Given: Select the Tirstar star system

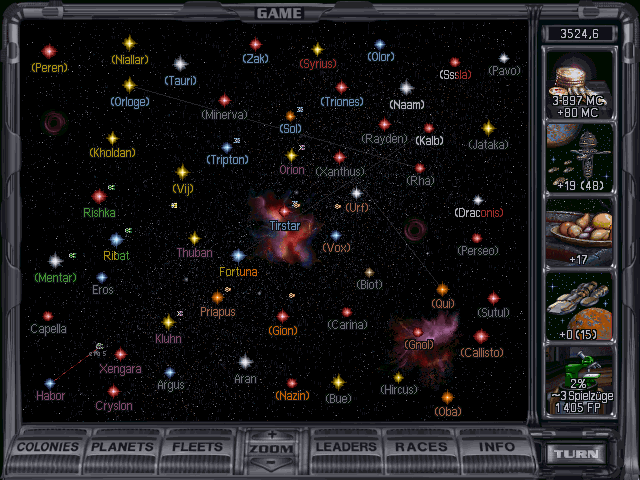Looking at the screenshot, I should (x=284, y=211).
